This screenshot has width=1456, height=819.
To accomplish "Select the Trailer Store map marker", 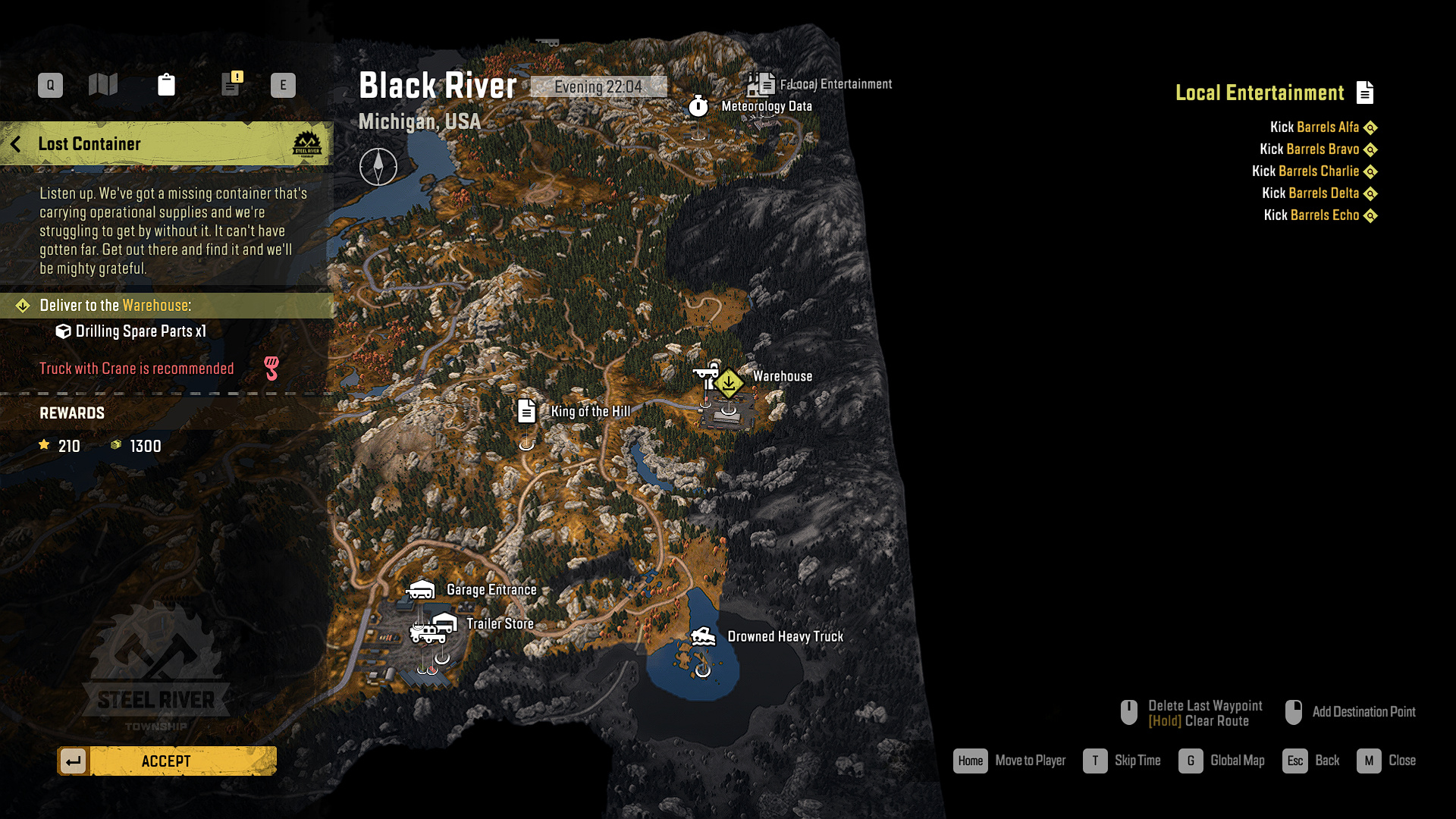I will (x=444, y=623).
